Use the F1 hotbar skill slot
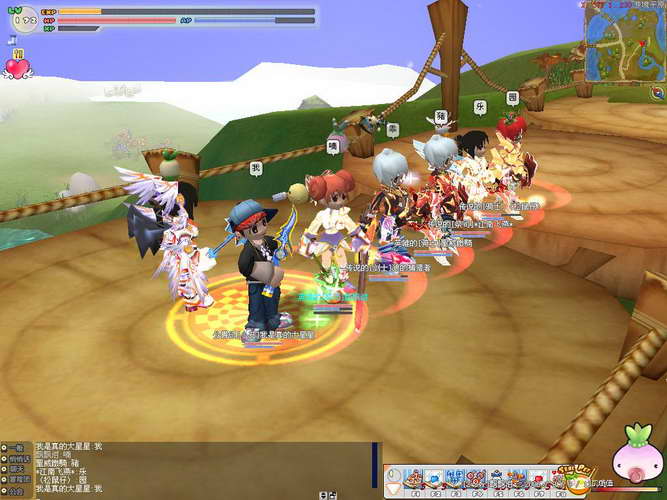667x500 pixels. (410, 478)
